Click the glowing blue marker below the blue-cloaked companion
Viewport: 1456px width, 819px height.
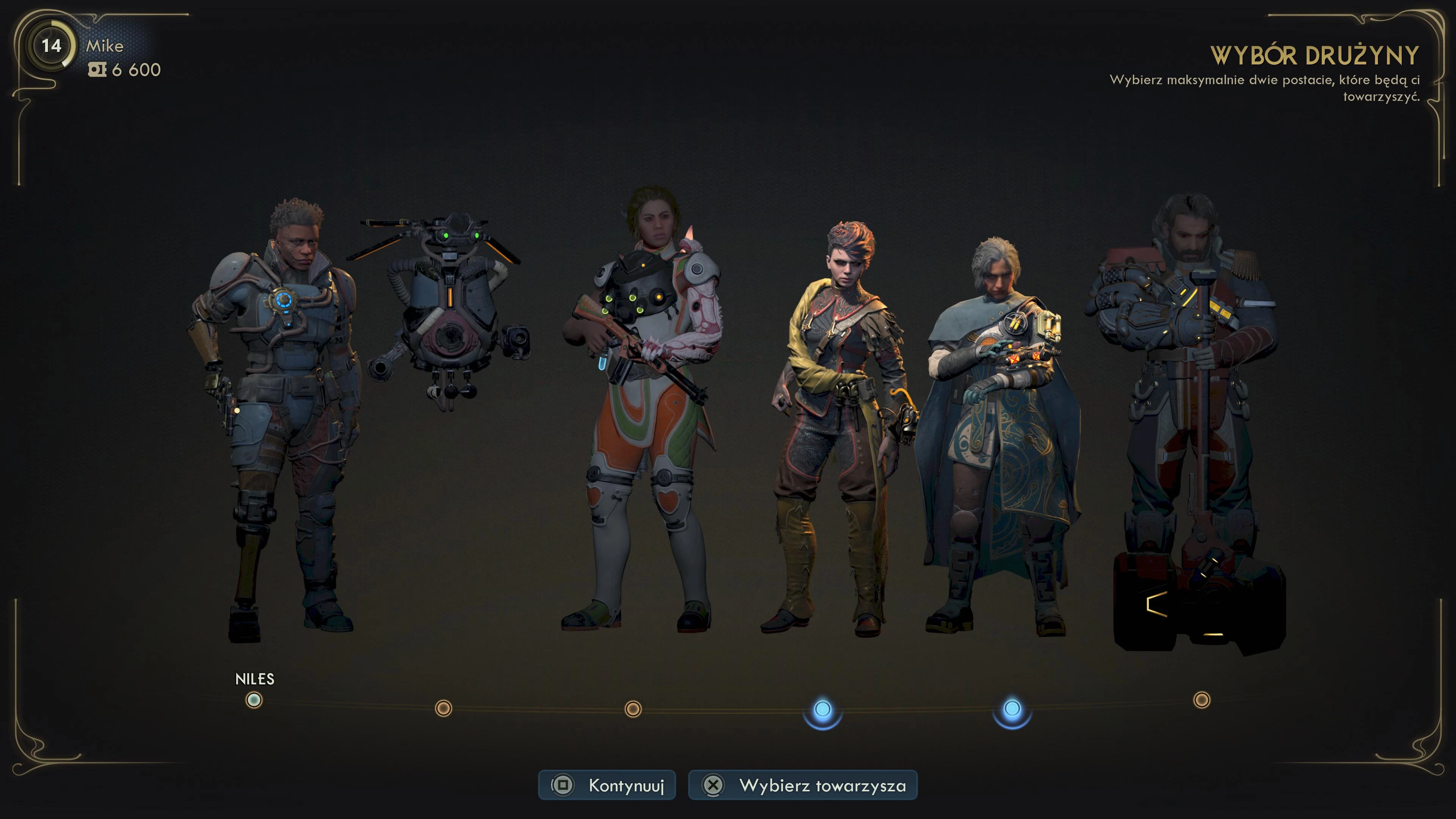pos(1012,709)
